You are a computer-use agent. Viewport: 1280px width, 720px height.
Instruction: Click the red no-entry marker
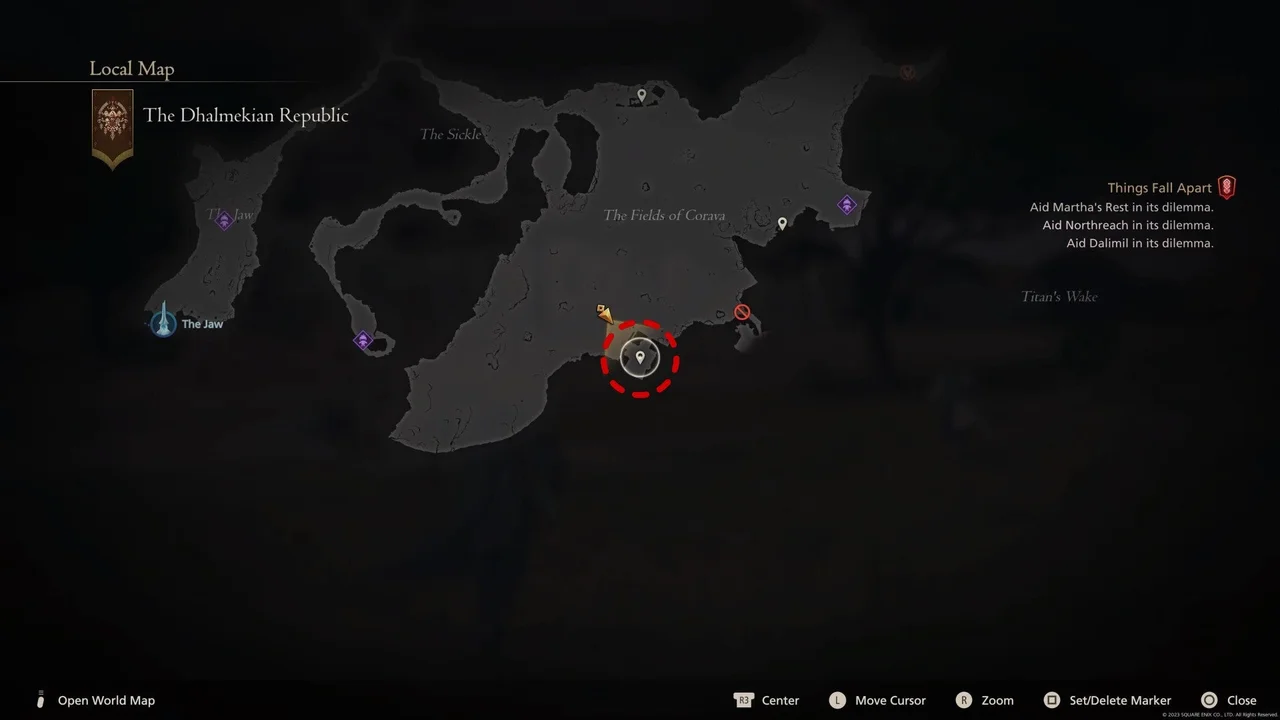(x=741, y=311)
